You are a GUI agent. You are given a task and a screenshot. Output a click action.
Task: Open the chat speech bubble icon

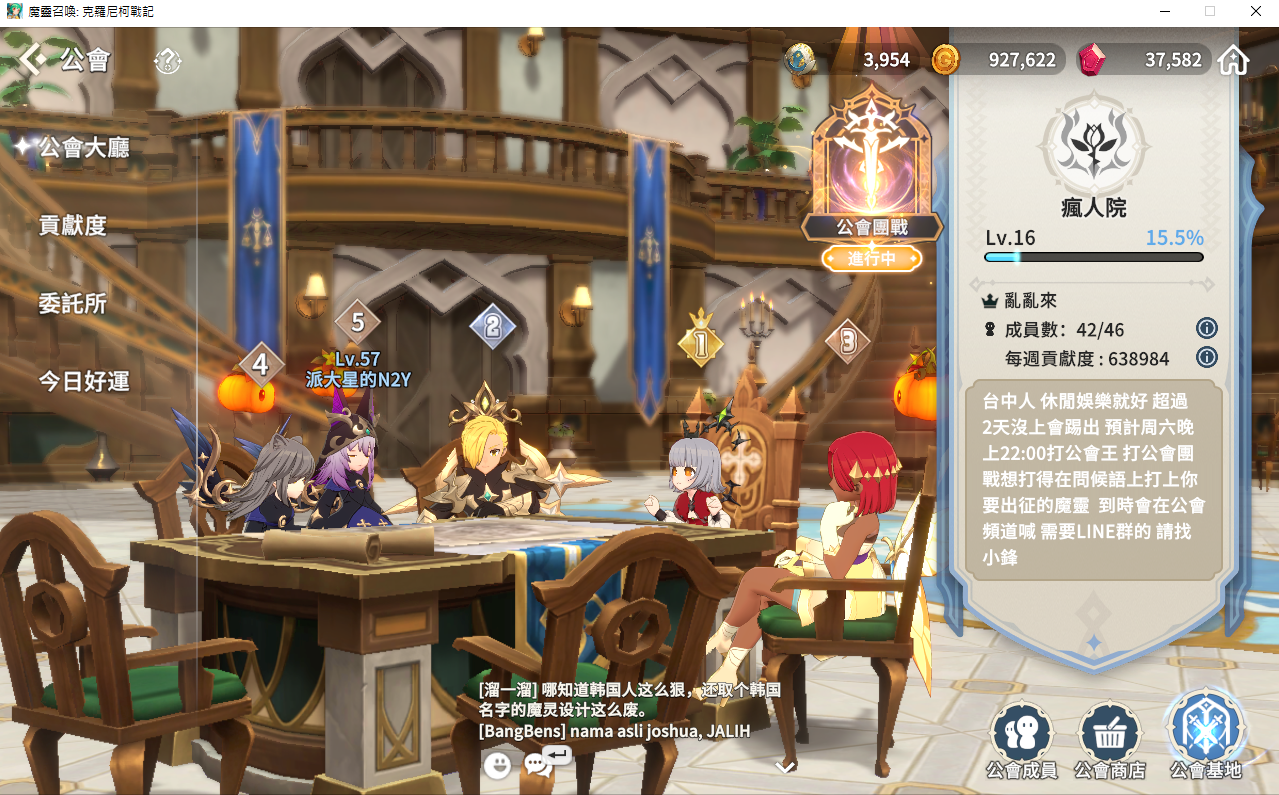pos(540,764)
